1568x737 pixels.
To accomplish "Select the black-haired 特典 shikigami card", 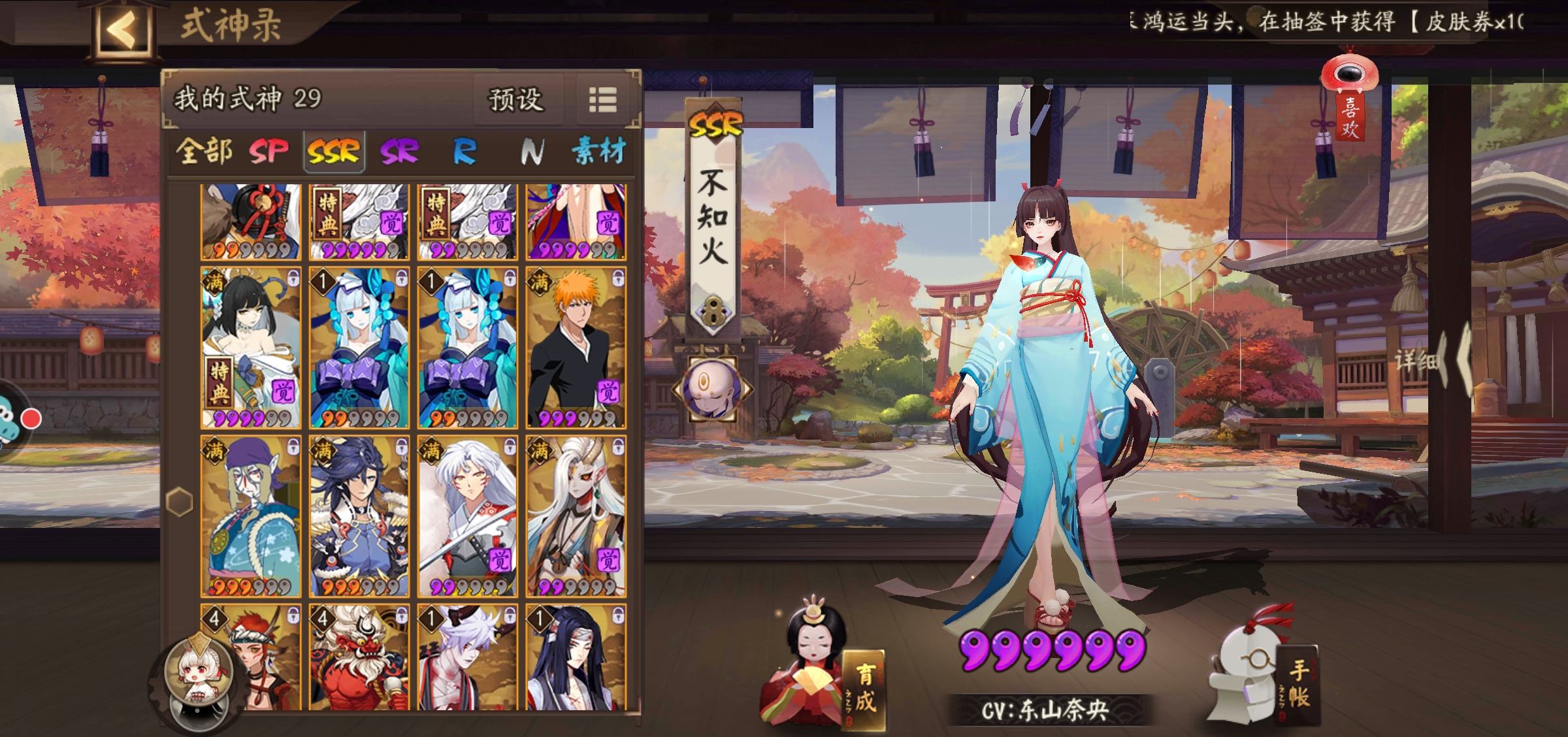I will coord(251,347).
